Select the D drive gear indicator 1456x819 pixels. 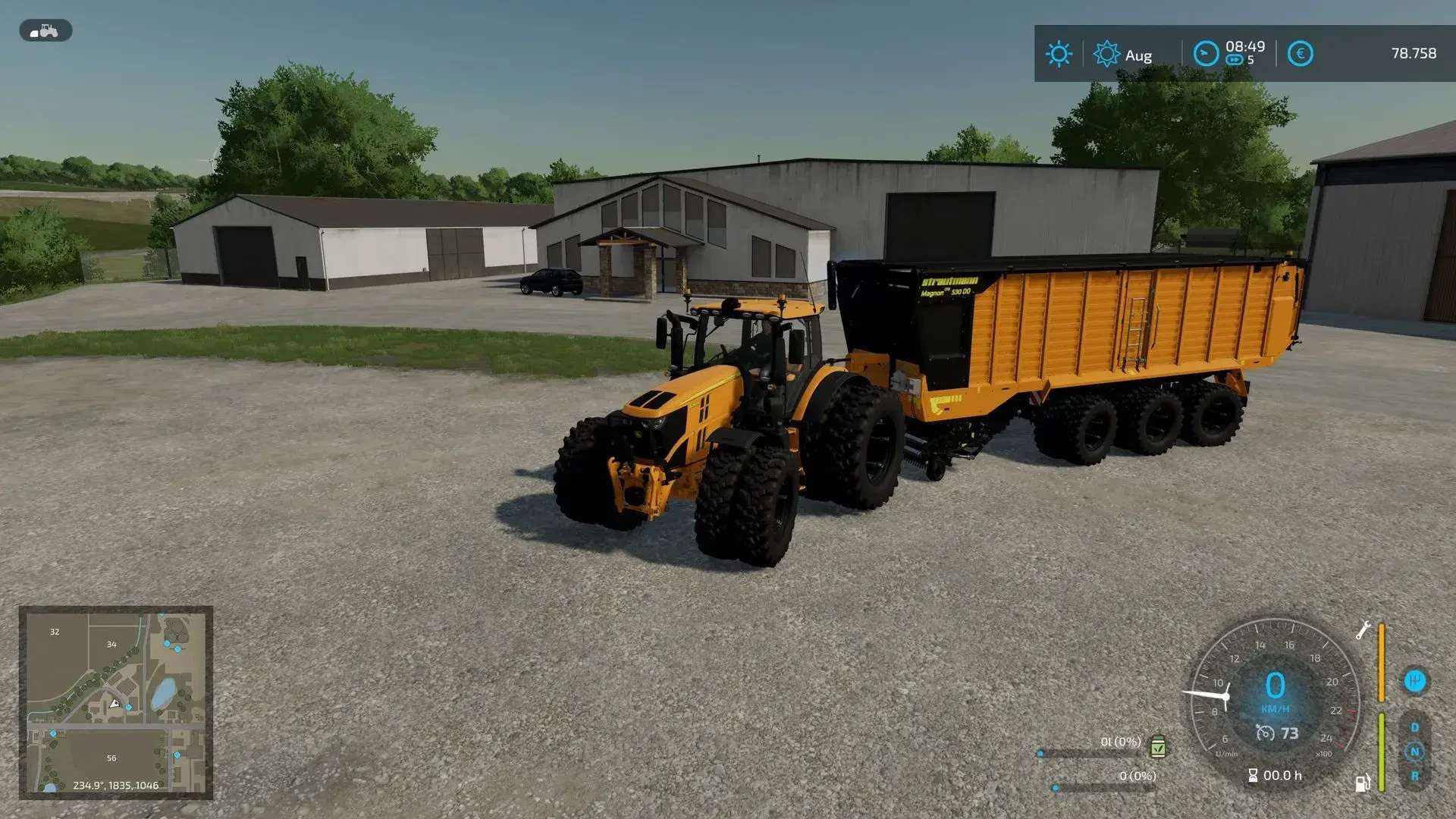[x=1414, y=727]
